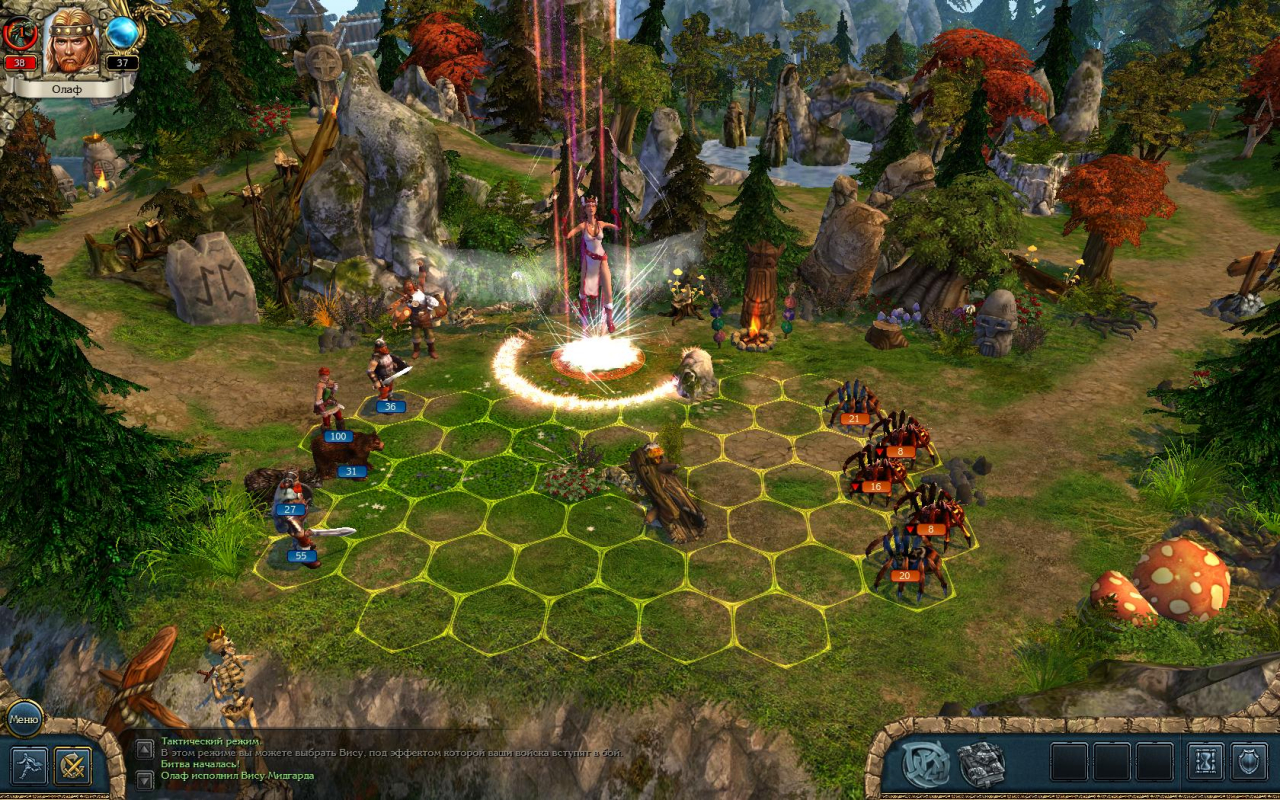The image size is (1280, 800).
Task: Click the running figure flee button
Action: [29, 766]
